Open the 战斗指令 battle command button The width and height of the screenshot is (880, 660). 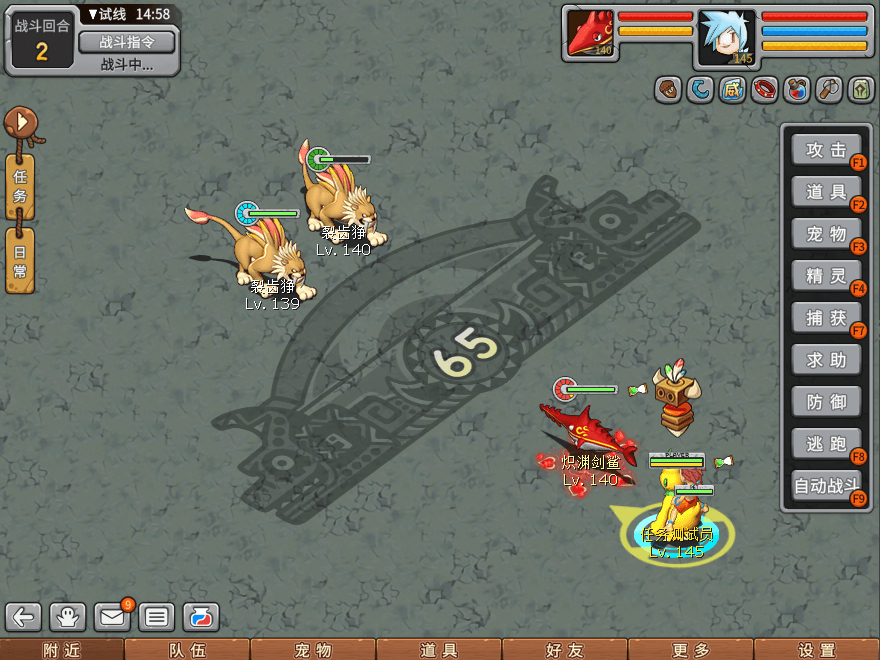(x=126, y=42)
